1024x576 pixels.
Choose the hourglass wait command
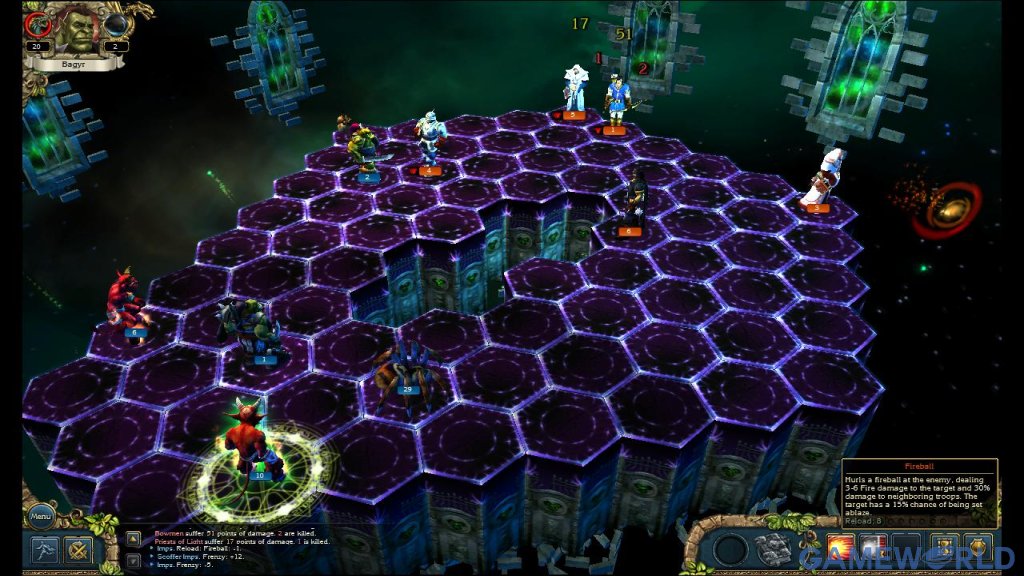click(944, 549)
